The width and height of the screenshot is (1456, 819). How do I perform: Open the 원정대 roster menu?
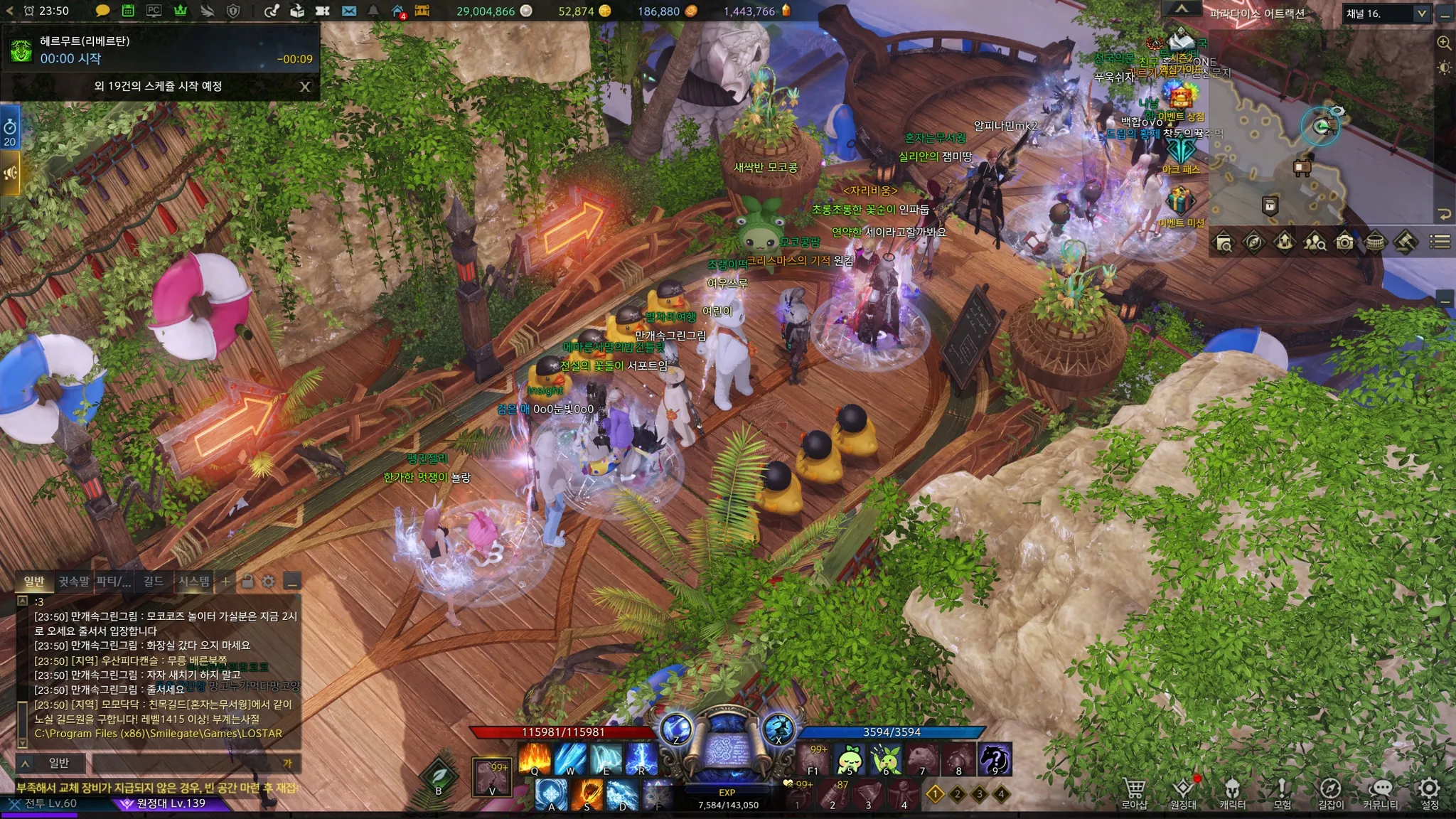pyautogui.click(x=1183, y=792)
